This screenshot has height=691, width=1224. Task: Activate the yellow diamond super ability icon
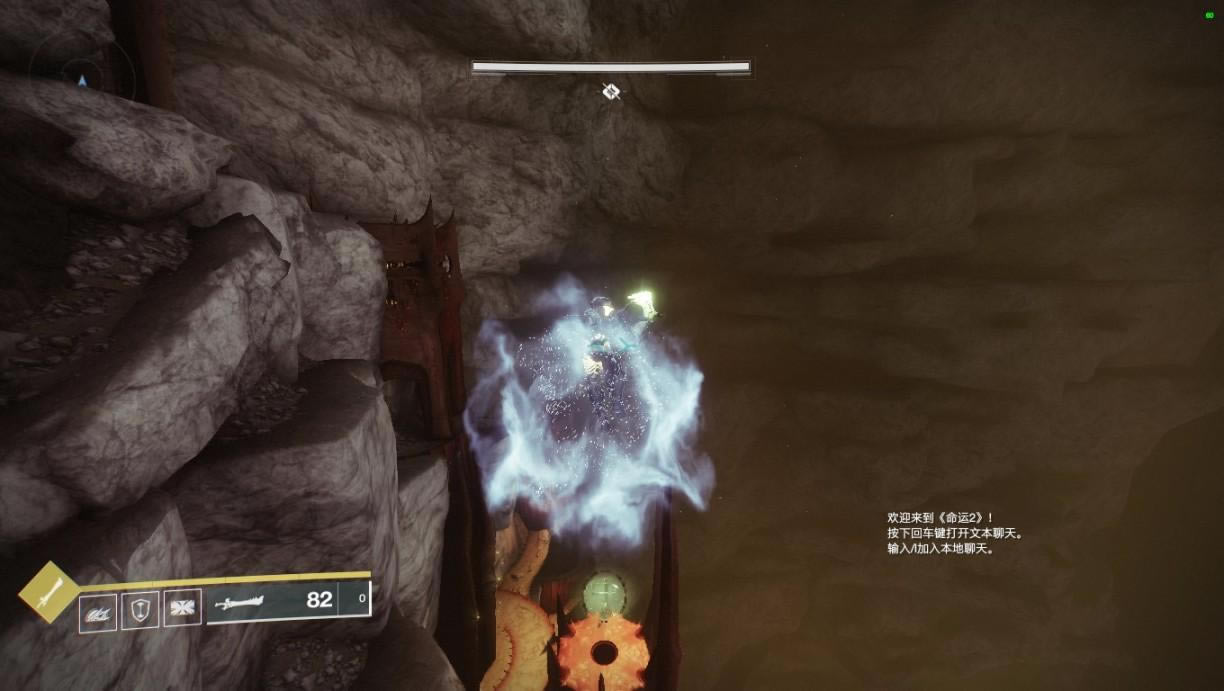[x=48, y=592]
